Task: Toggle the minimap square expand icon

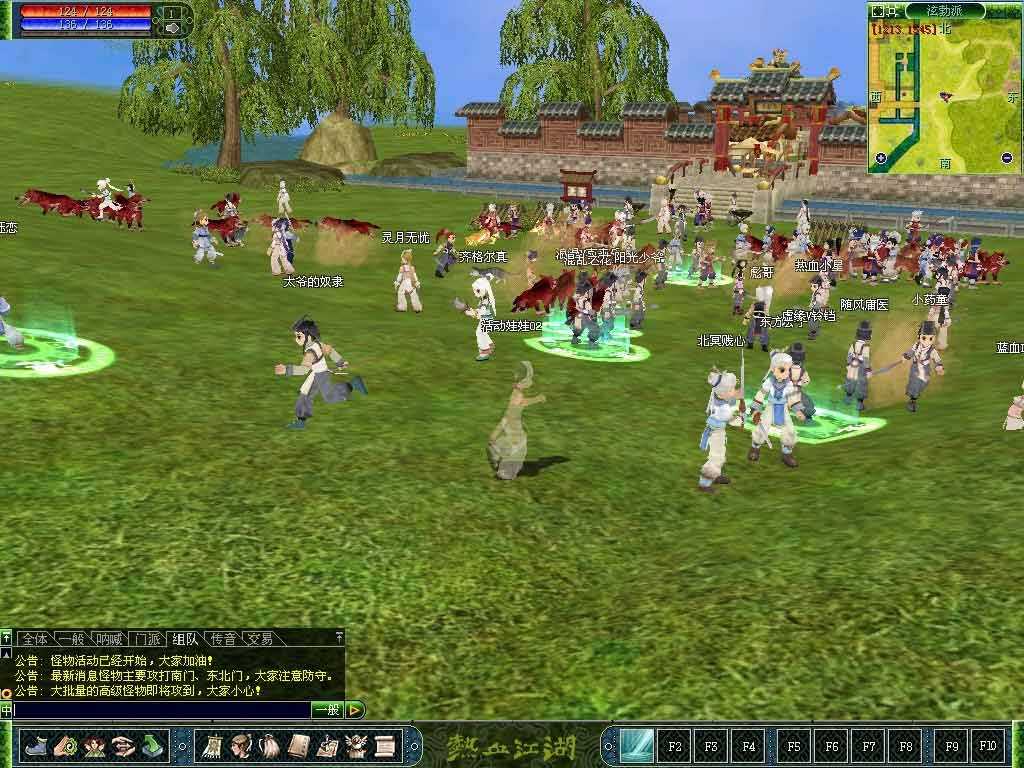Action: (x=878, y=11)
